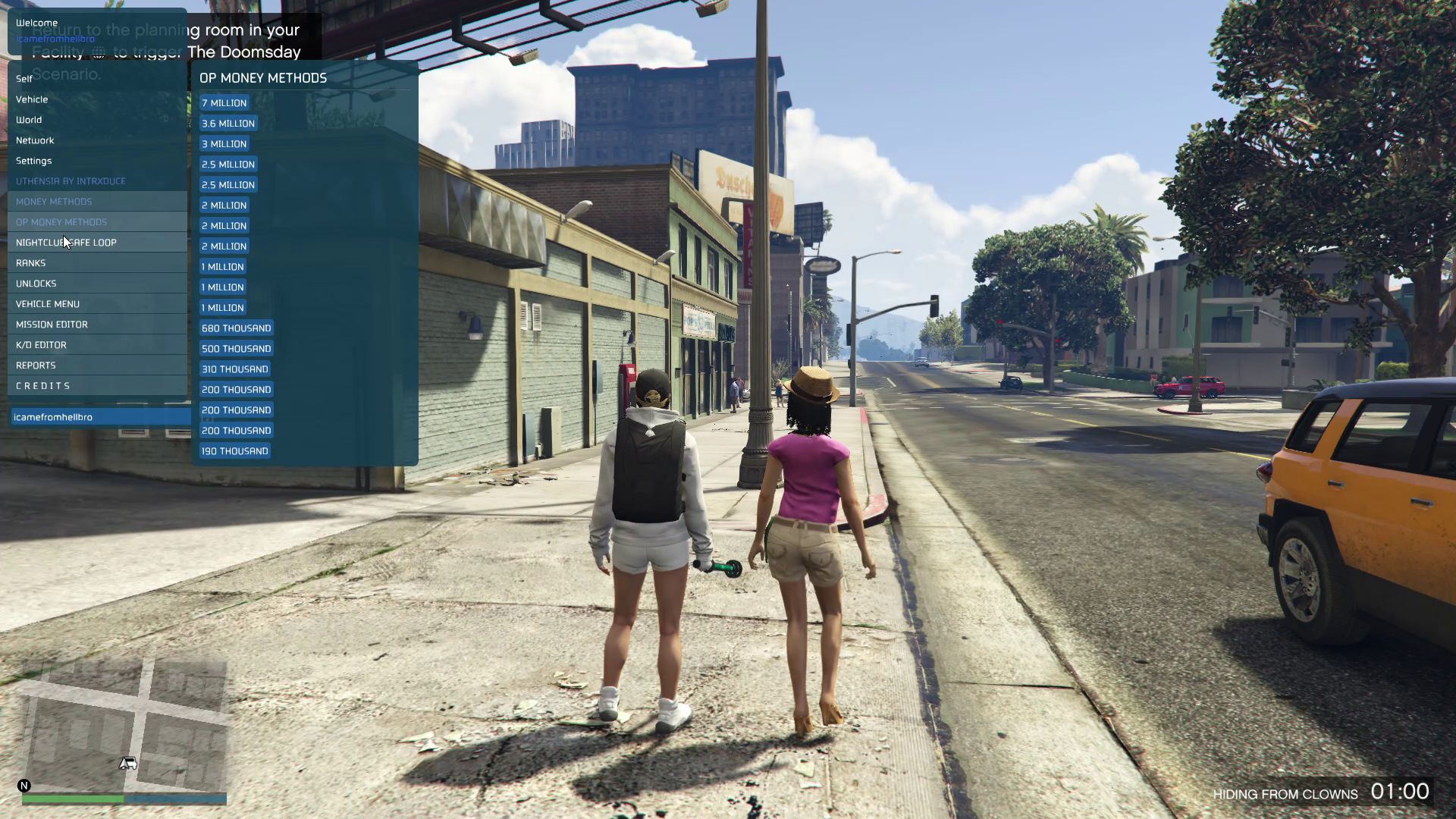1456x819 pixels.
Task: Choose the 3 Million button
Action: click(x=224, y=144)
